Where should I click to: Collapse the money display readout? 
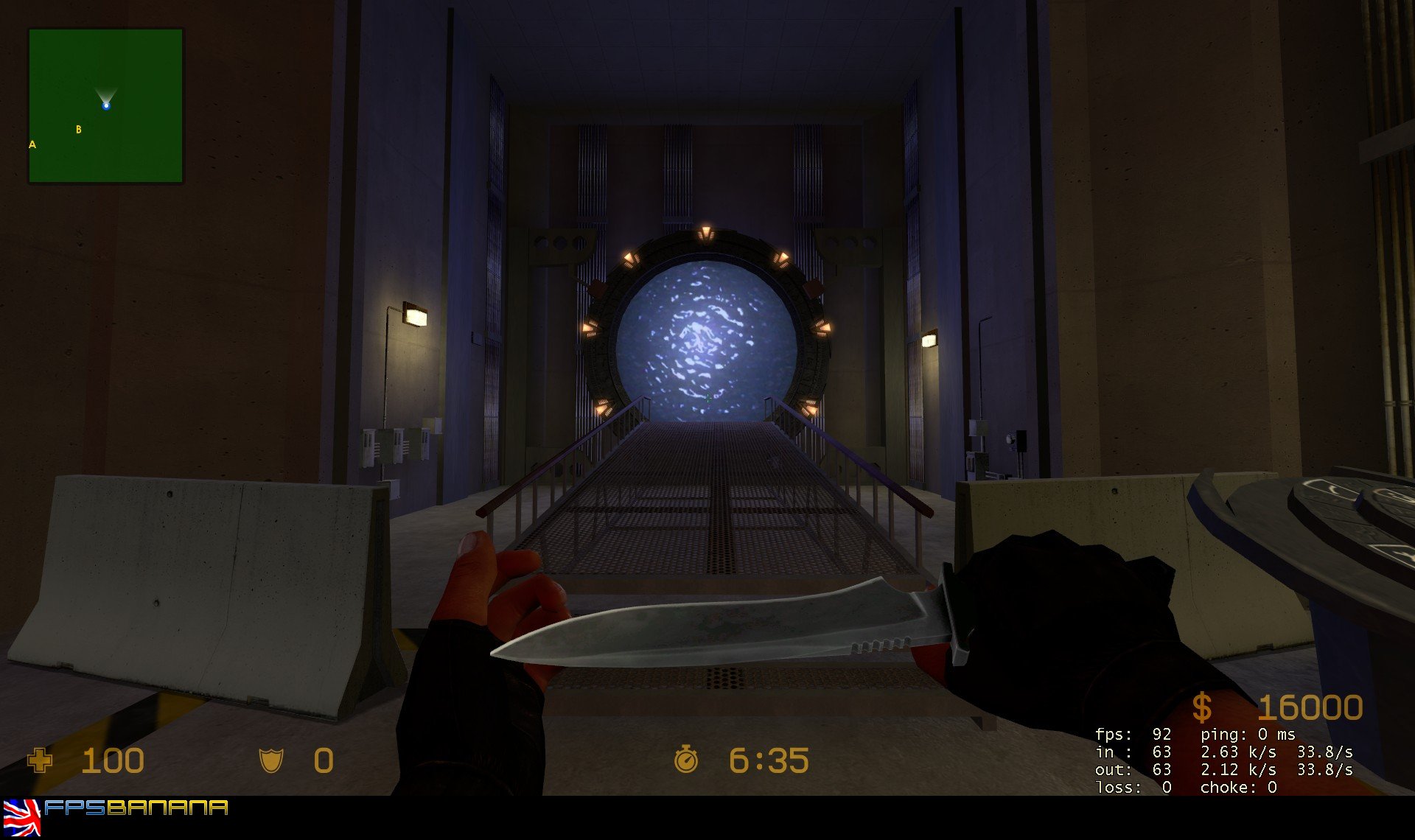click(x=1290, y=707)
